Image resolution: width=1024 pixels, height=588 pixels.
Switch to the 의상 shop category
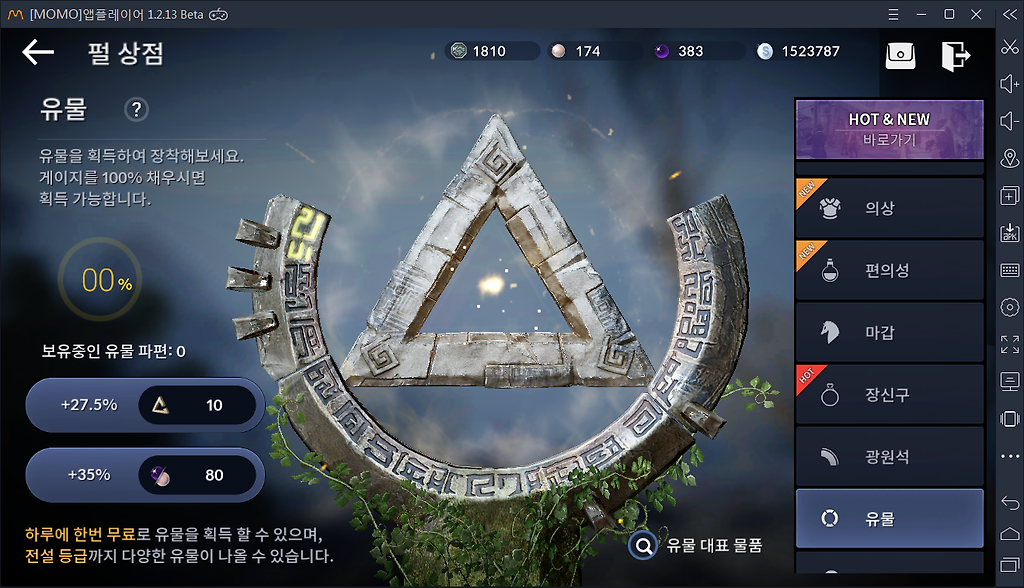pyautogui.click(x=889, y=208)
